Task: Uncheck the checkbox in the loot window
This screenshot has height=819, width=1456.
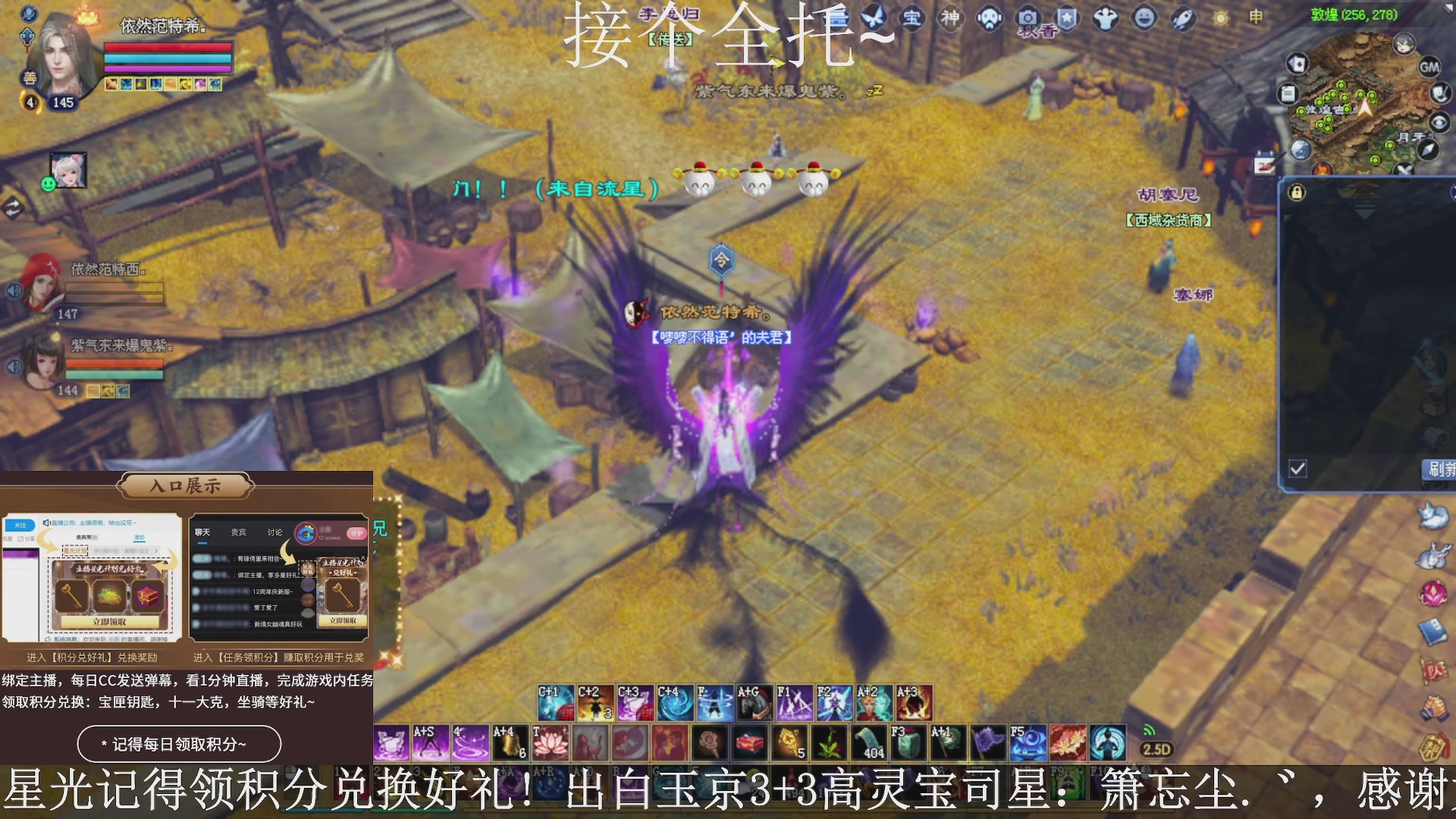Action: [1299, 470]
